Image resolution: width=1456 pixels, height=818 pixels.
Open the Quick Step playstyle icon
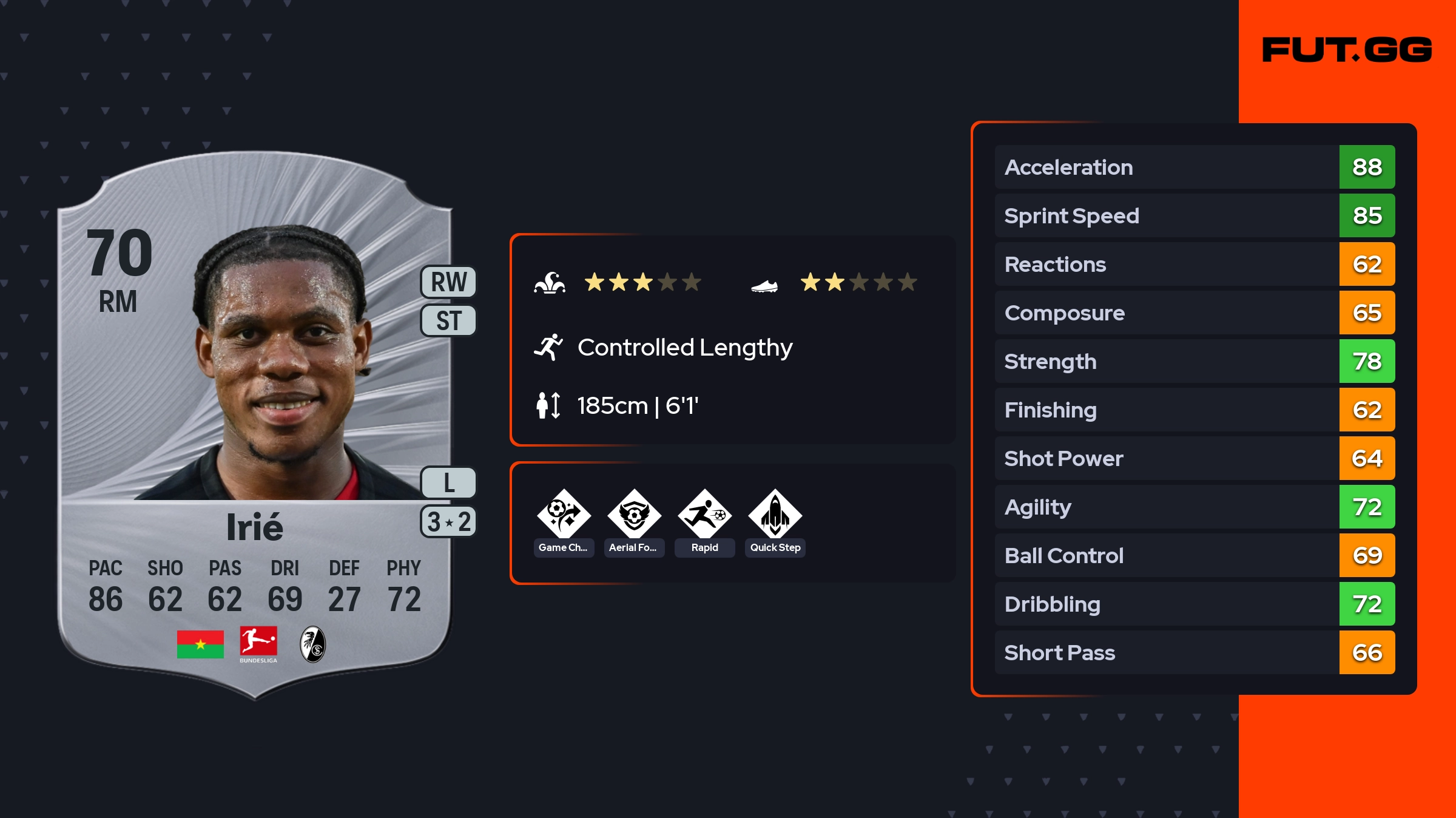(x=775, y=515)
